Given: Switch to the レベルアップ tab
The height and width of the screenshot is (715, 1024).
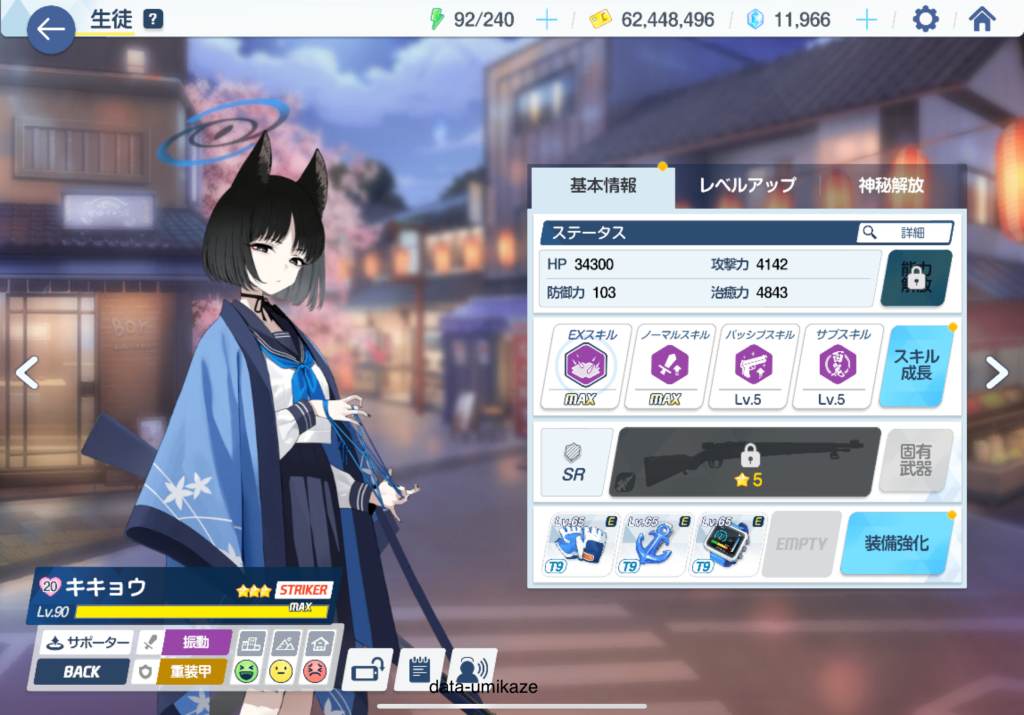Looking at the screenshot, I should (x=747, y=185).
